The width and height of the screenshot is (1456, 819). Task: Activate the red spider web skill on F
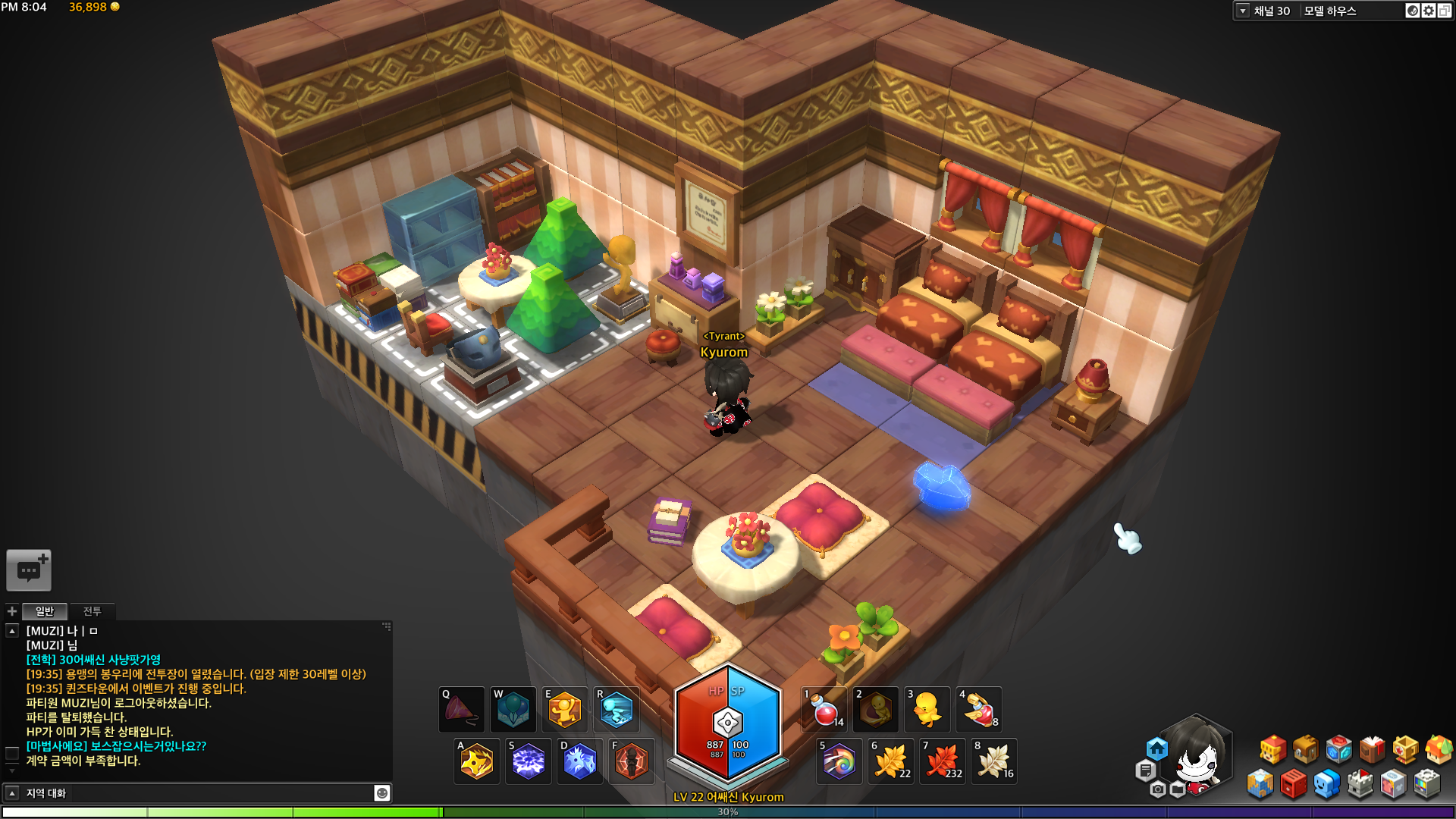[x=631, y=761]
